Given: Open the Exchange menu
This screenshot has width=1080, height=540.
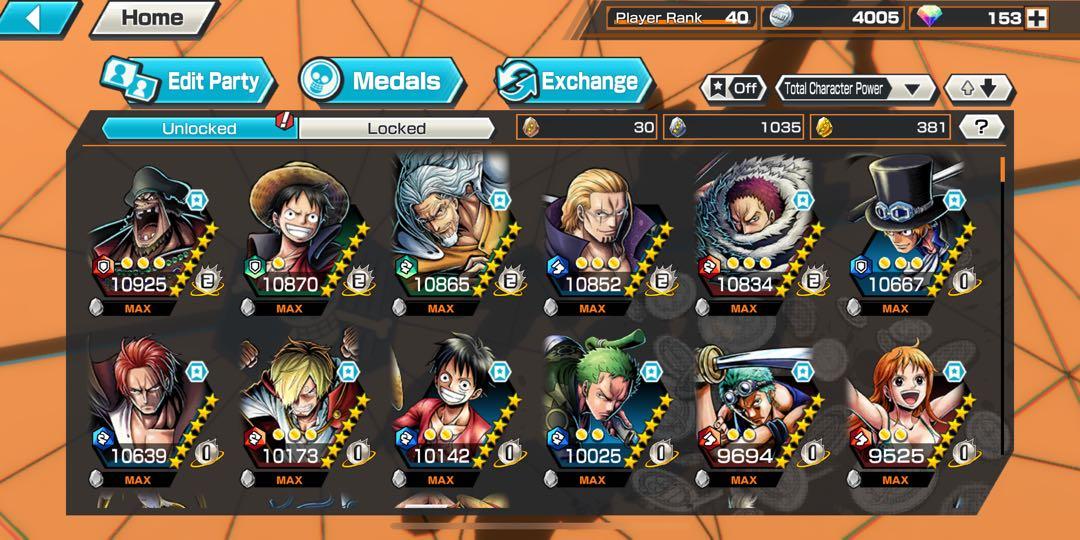Looking at the screenshot, I should [x=573, y=82].
